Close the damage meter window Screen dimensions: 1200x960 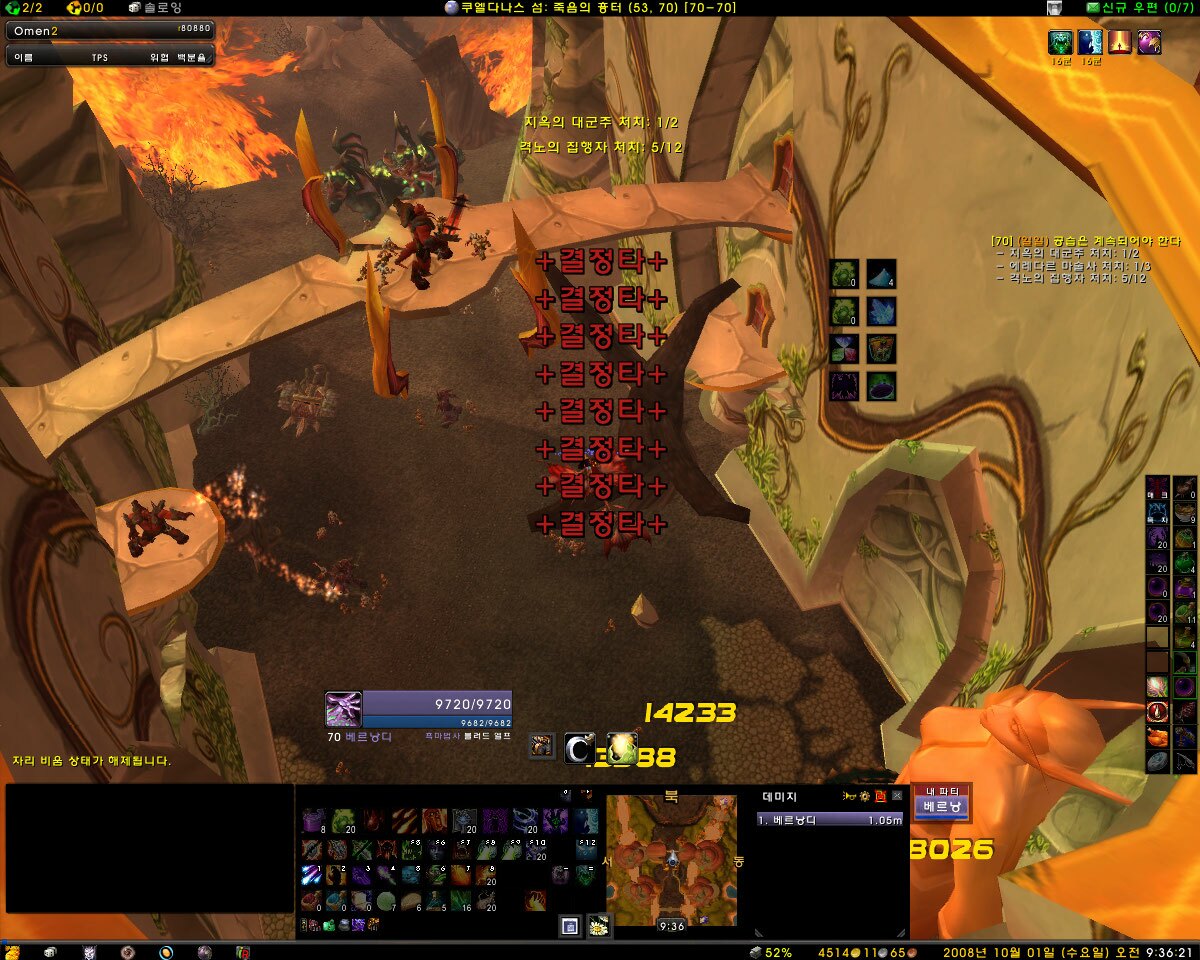[897, 796]
